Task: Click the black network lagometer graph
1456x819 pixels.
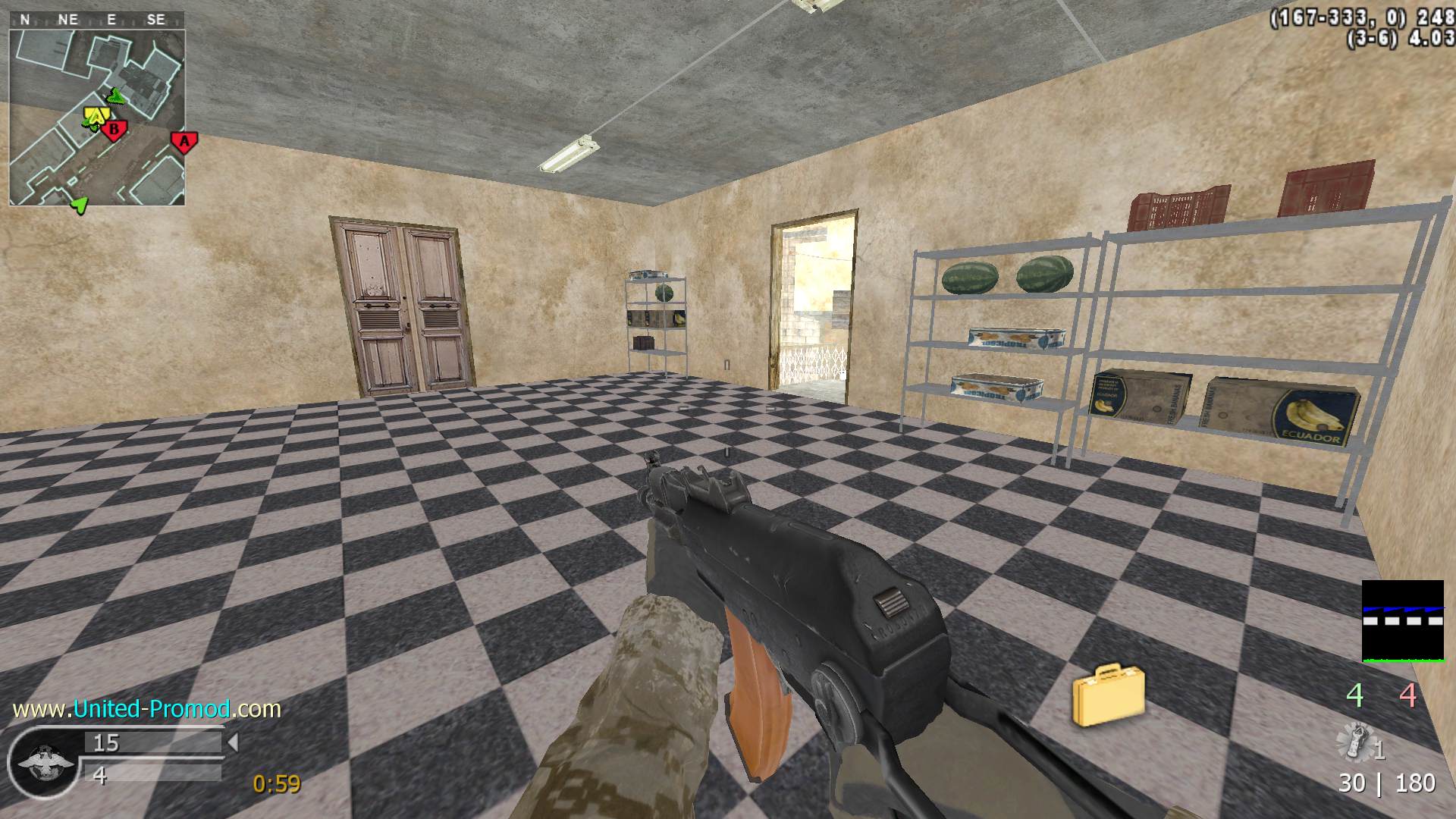Action: point(1402,621)
